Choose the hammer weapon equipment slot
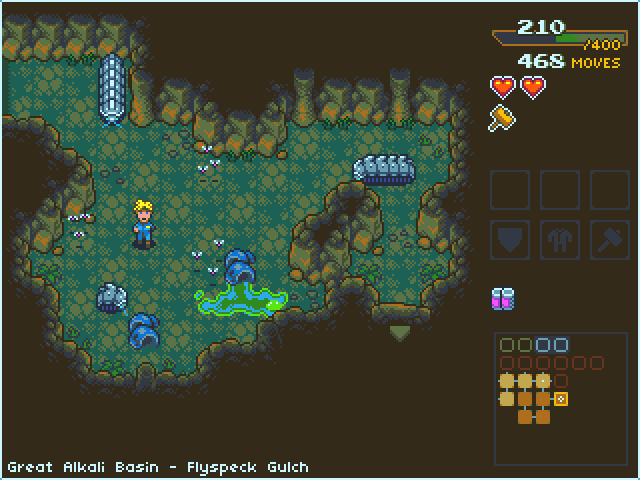Viewport: 640px width, 480px height. click(609, 239)
